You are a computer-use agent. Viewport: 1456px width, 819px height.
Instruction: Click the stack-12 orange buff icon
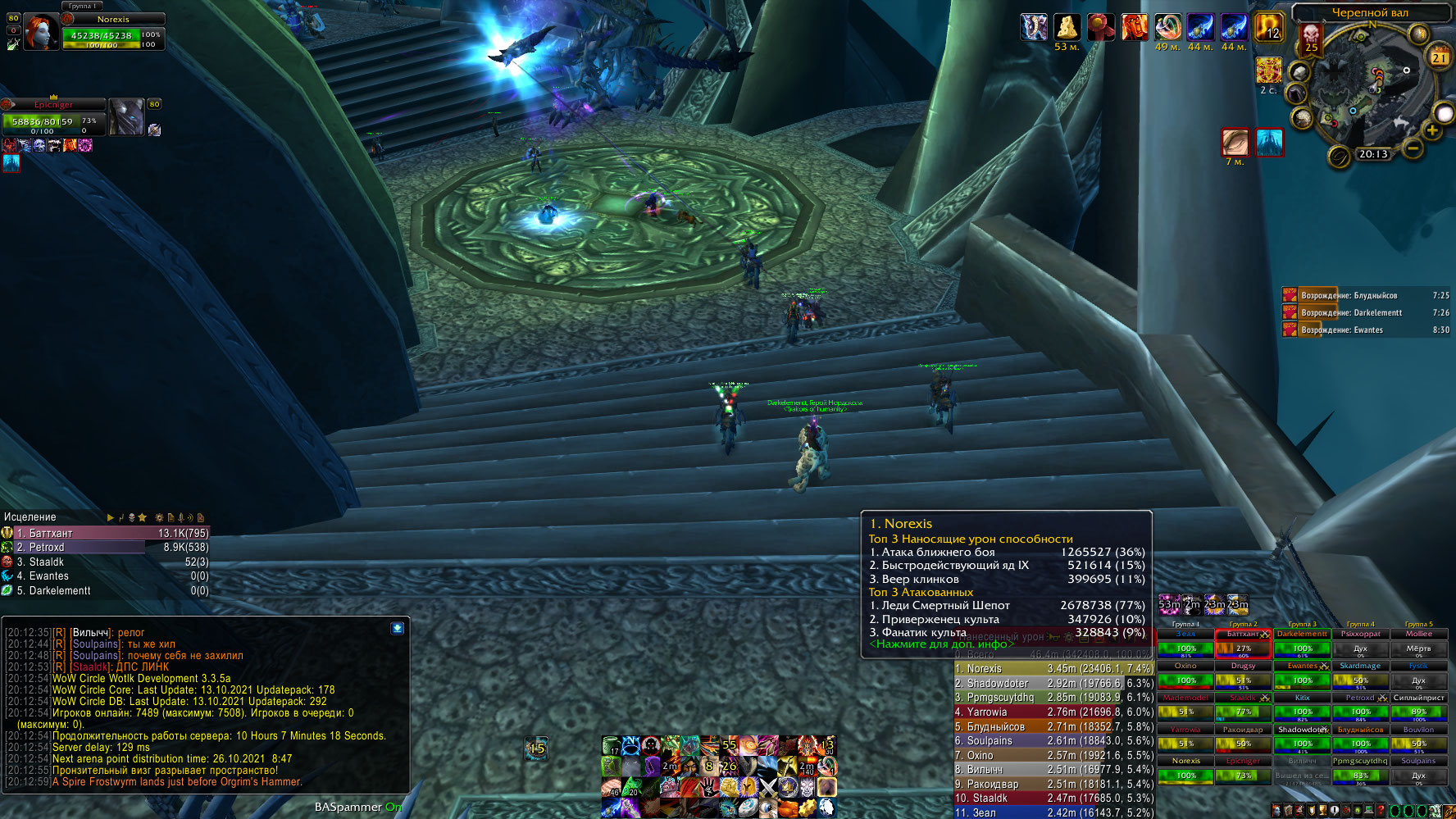[1268, 27]
